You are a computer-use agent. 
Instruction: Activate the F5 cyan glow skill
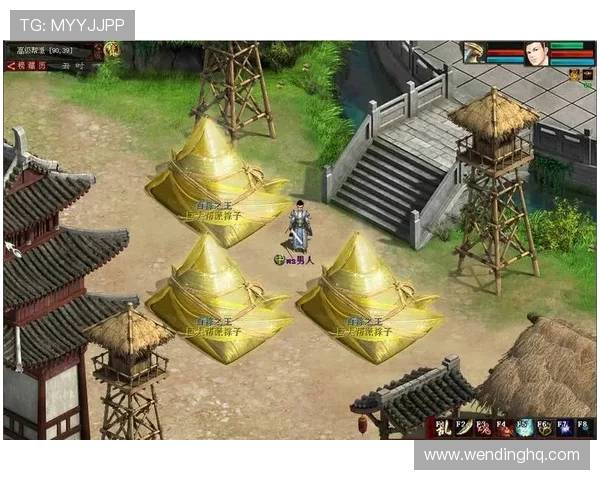(525, 428)
